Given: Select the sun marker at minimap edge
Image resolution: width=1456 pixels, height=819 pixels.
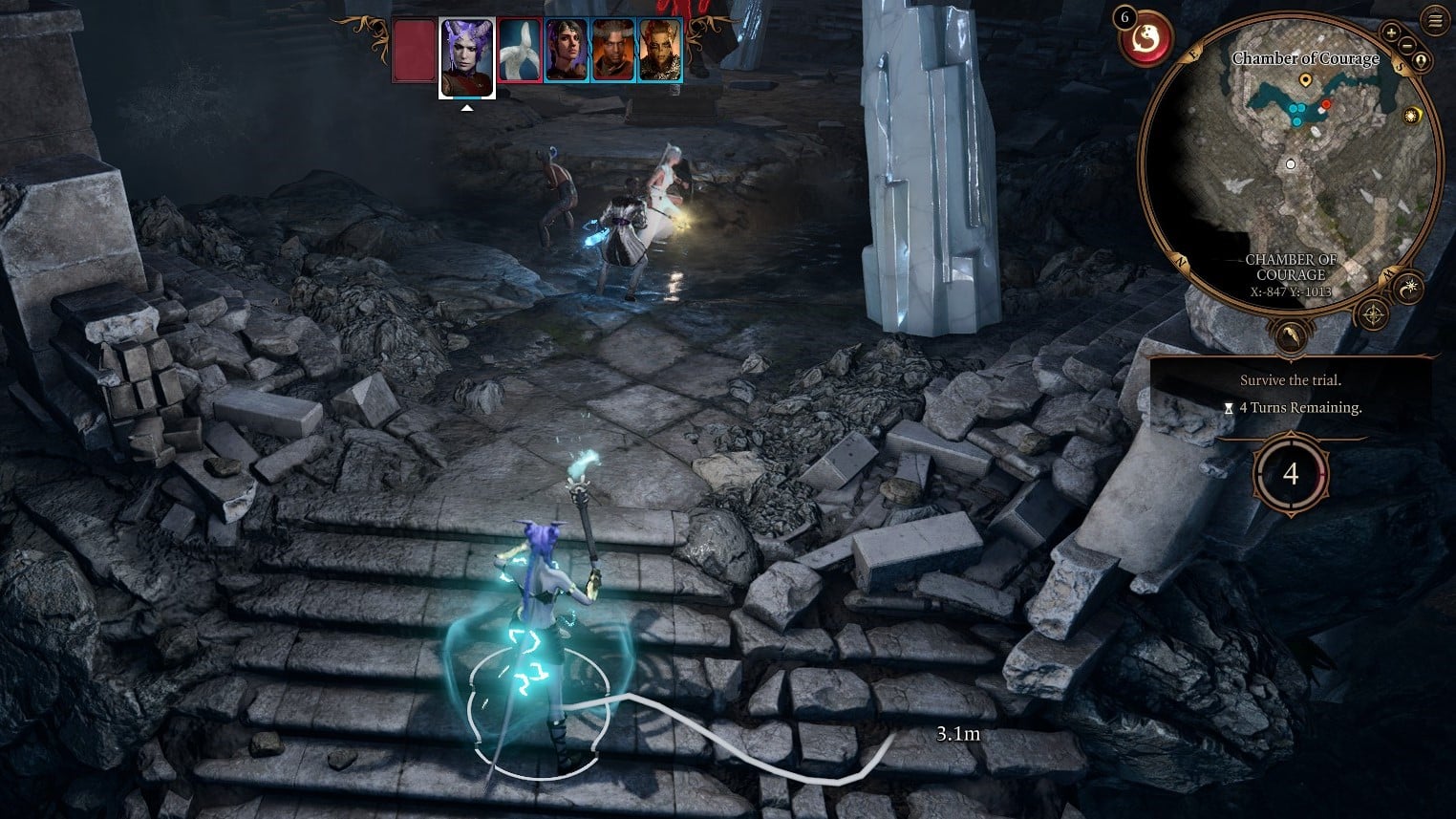Looking at the screenshot, I should (x=1411, y=116).
